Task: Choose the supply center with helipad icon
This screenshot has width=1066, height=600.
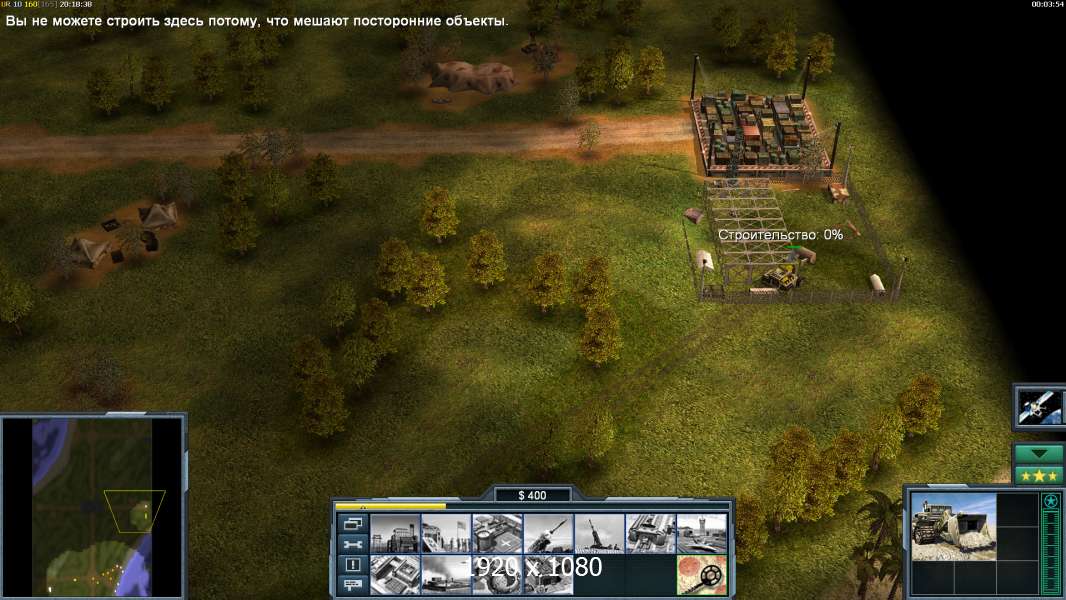Action: pyautogui.click(x=497, y=534)
